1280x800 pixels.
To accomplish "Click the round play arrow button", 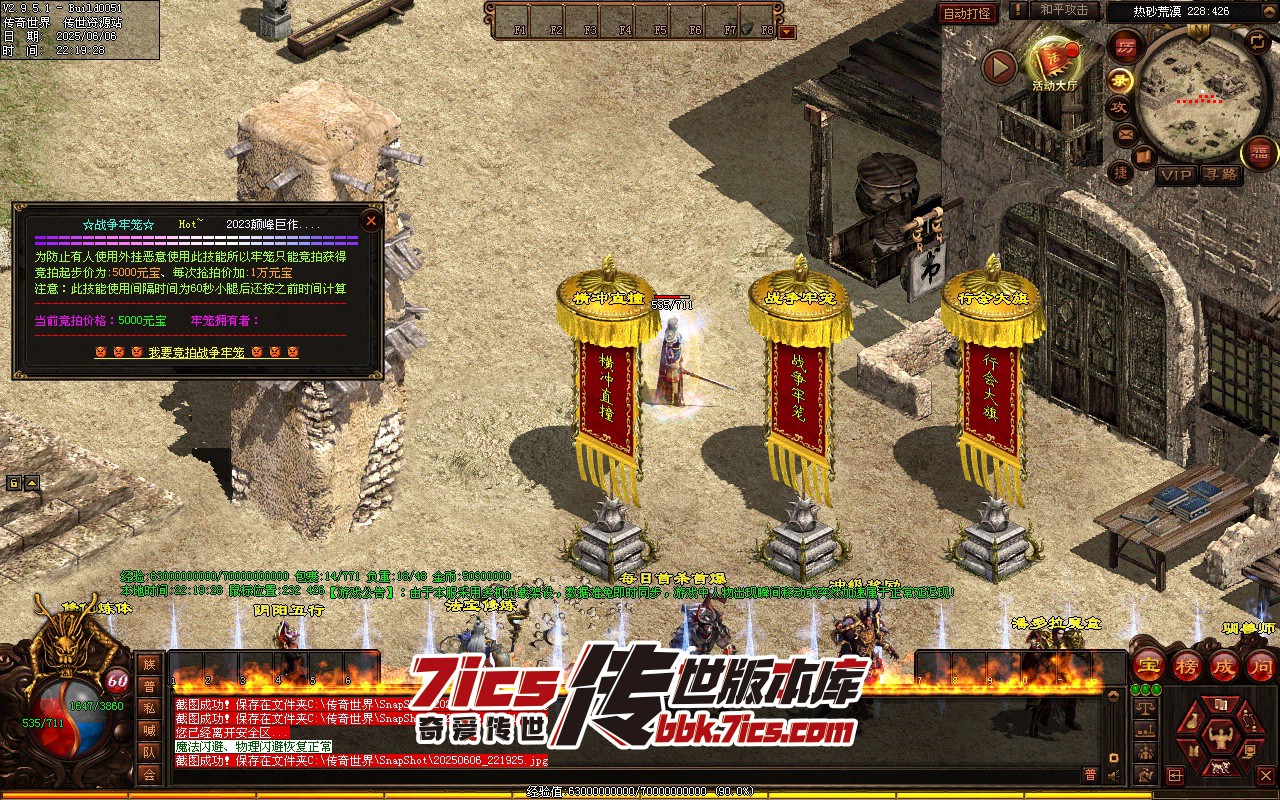I will pyautogui.click(x=999, y=67).
